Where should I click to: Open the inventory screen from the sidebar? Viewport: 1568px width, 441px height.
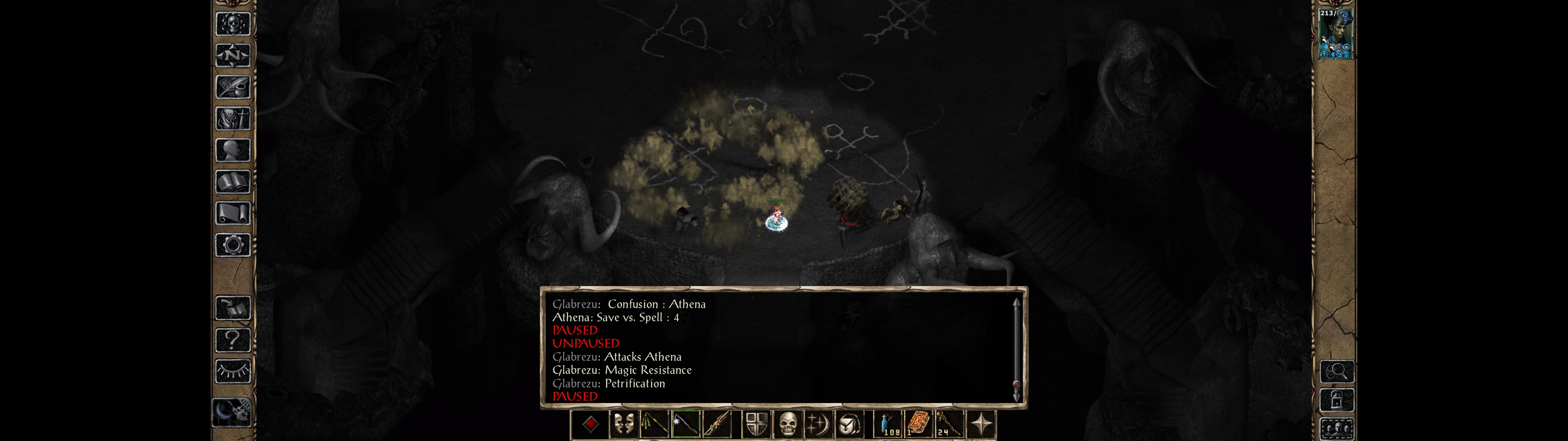pos(232,119)
